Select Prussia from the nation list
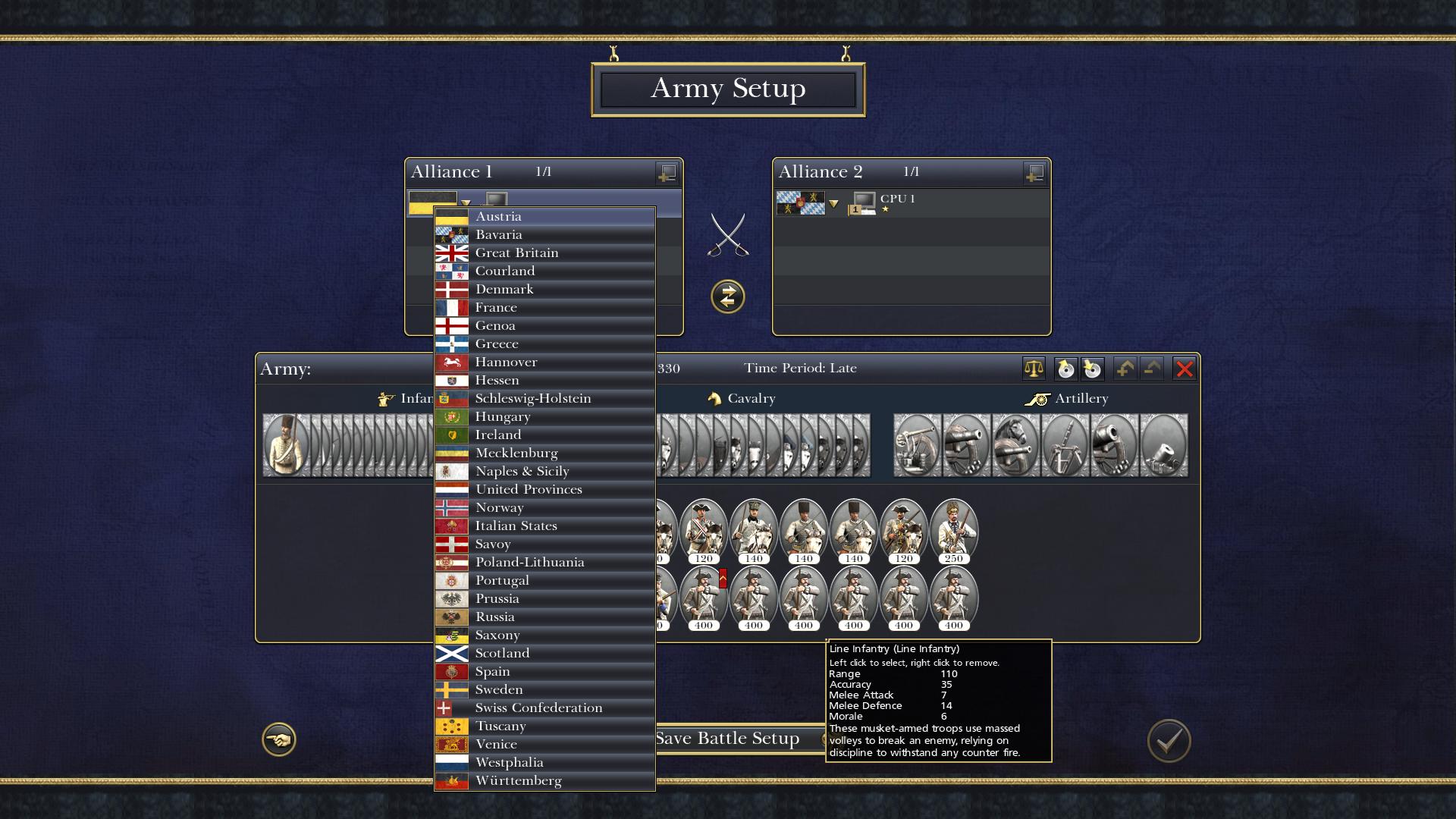1456x819 pixels. [544, 599]
